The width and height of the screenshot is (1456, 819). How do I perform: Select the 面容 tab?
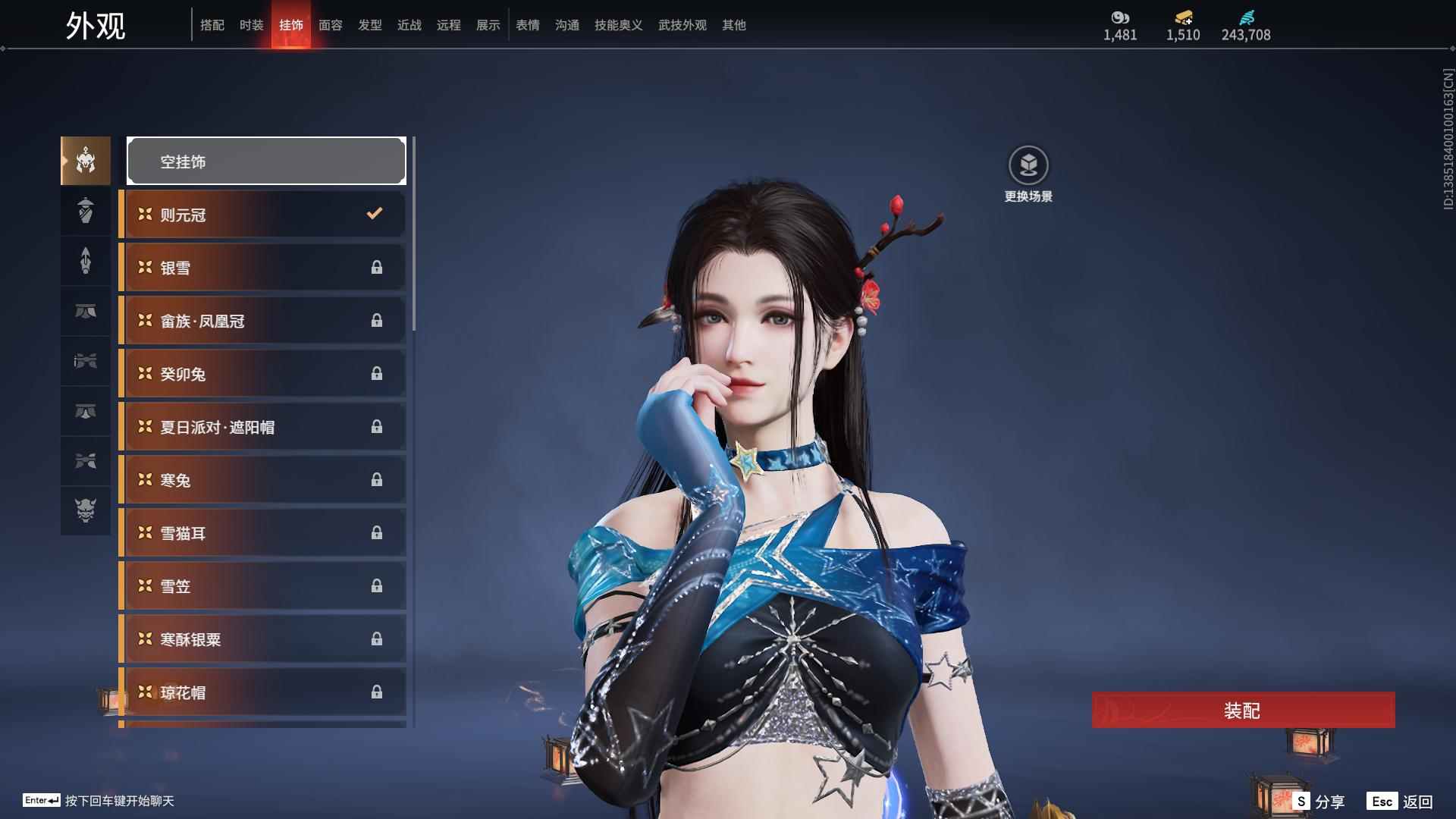coord(330,25)
